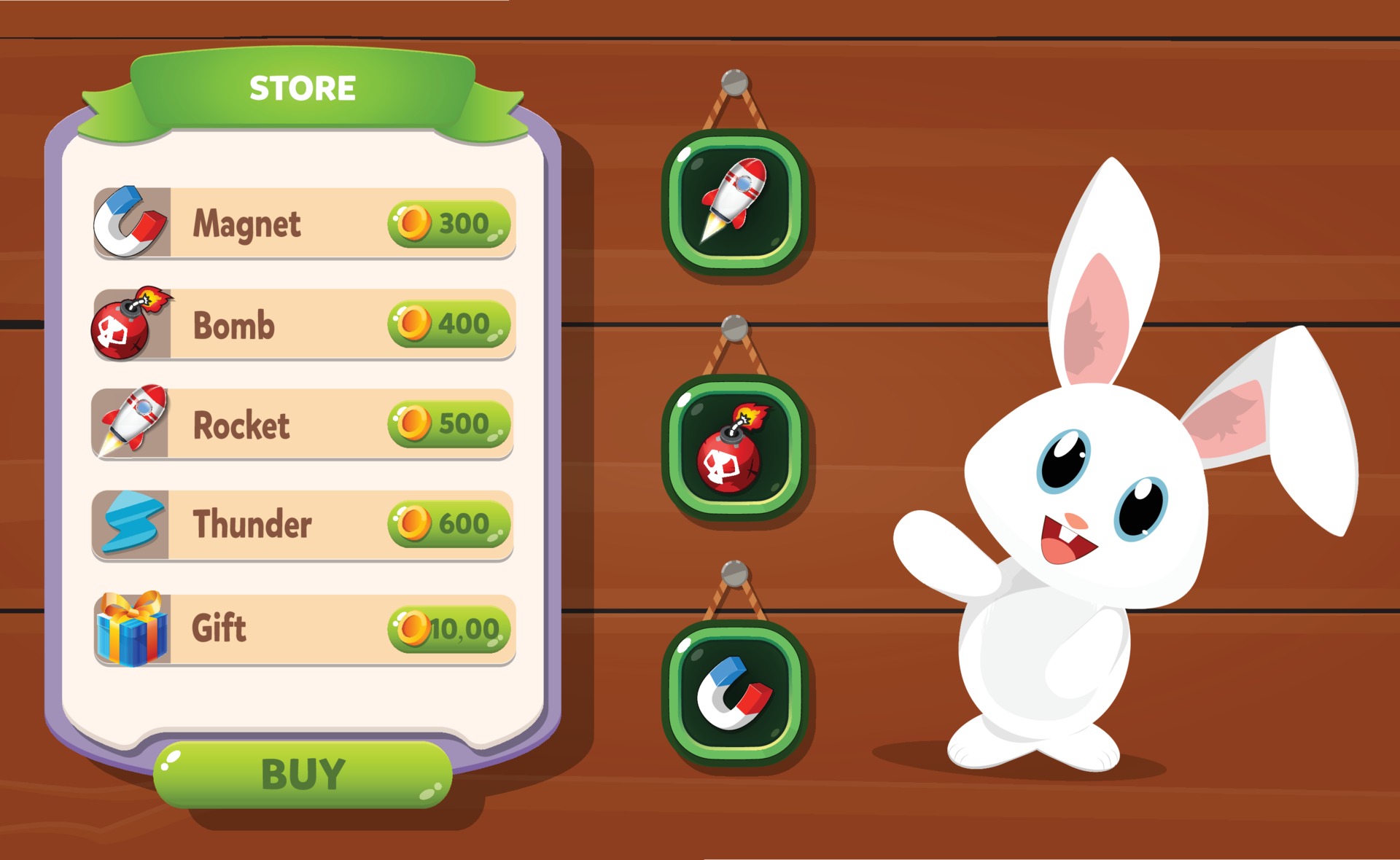Click the hanging bomb display board
Viewport: 1400px width, 860px height.
click(x=733, y=445)
